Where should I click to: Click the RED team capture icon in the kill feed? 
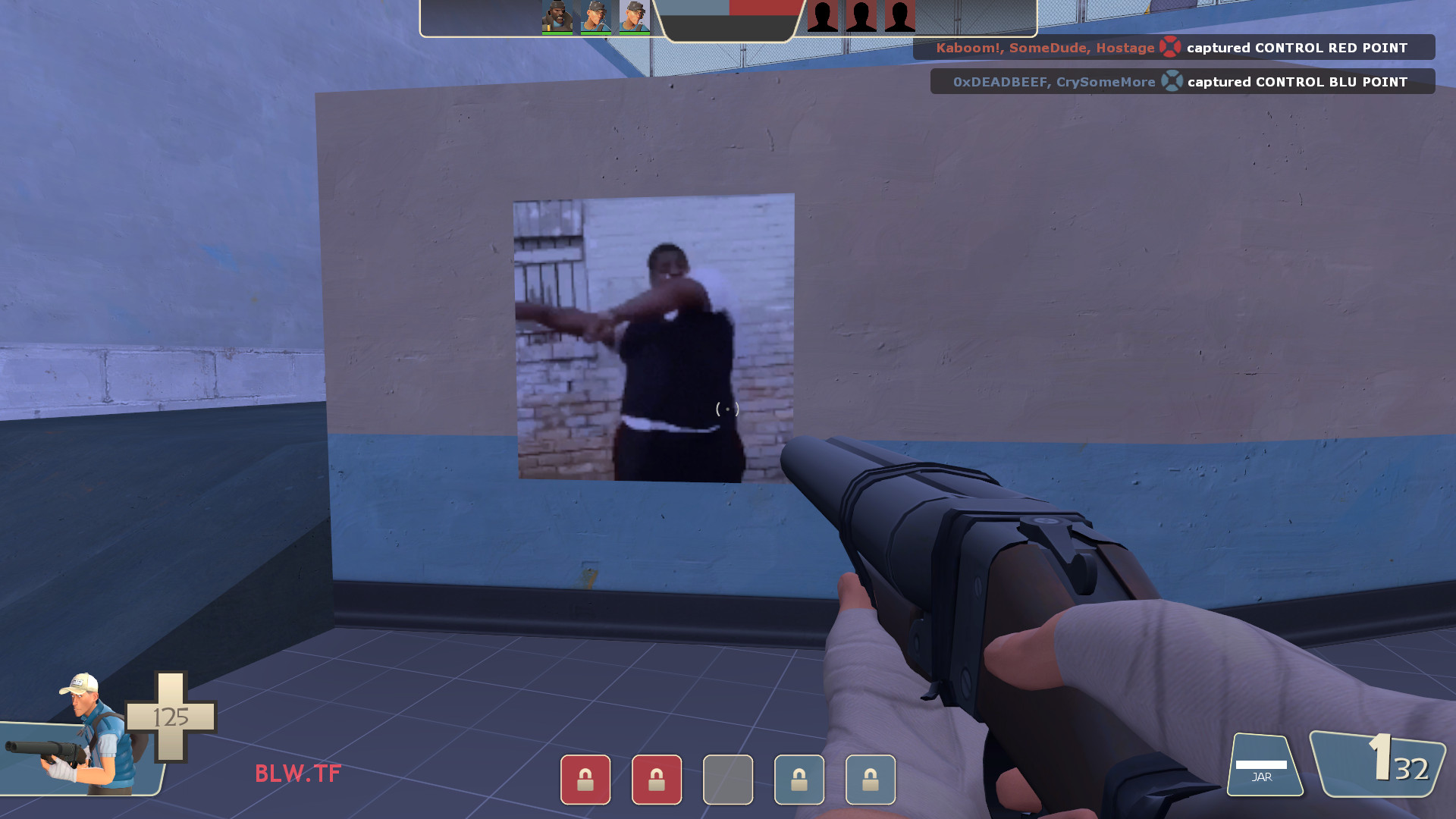tap(1169, 47)
